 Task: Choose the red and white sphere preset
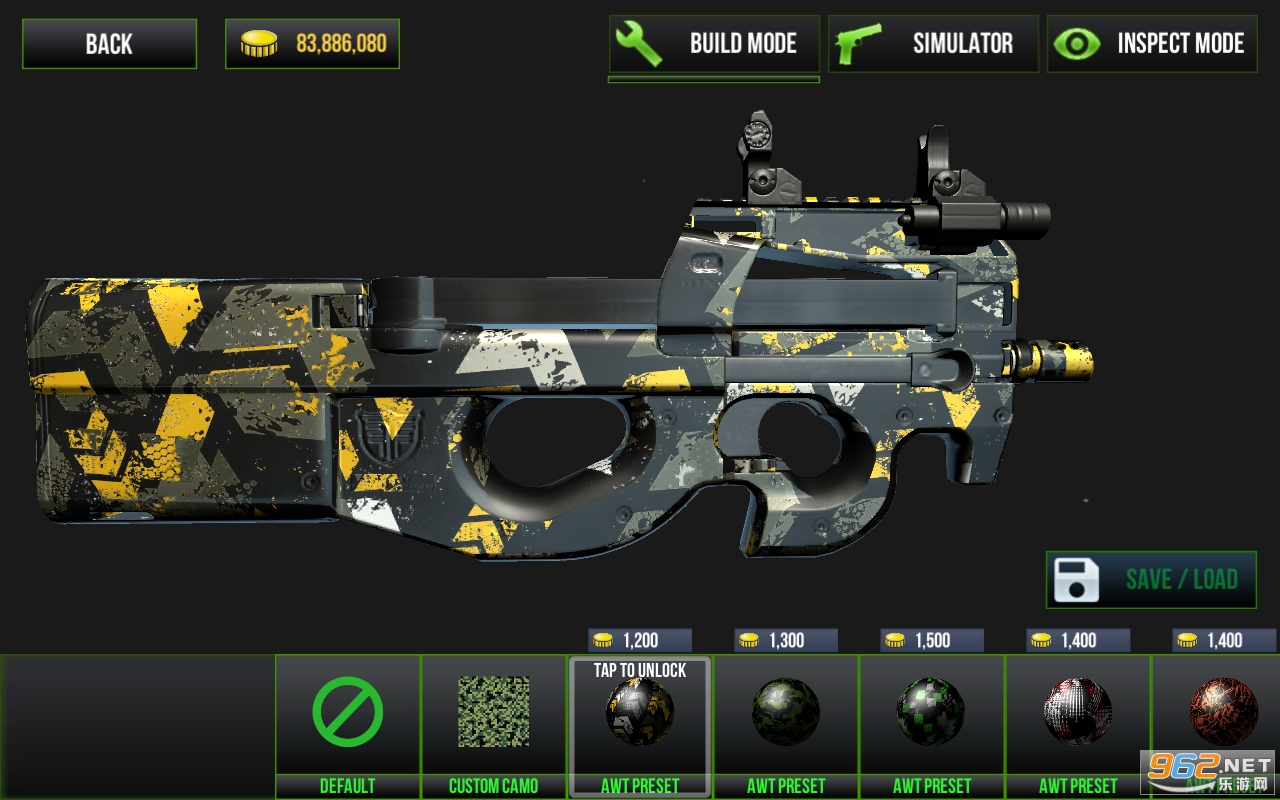[x=1078, y=713]
